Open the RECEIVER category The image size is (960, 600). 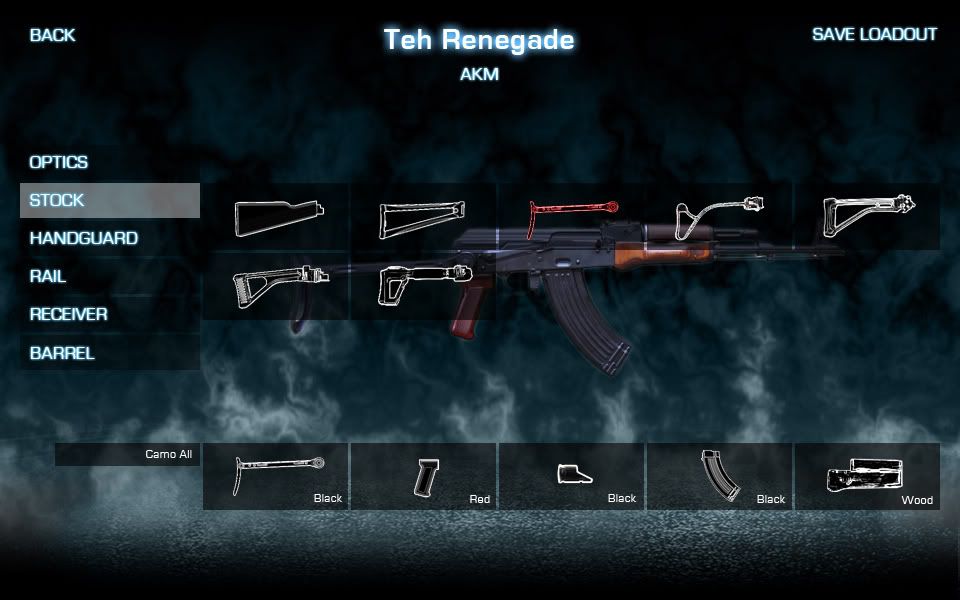click(x=69, y=315)
